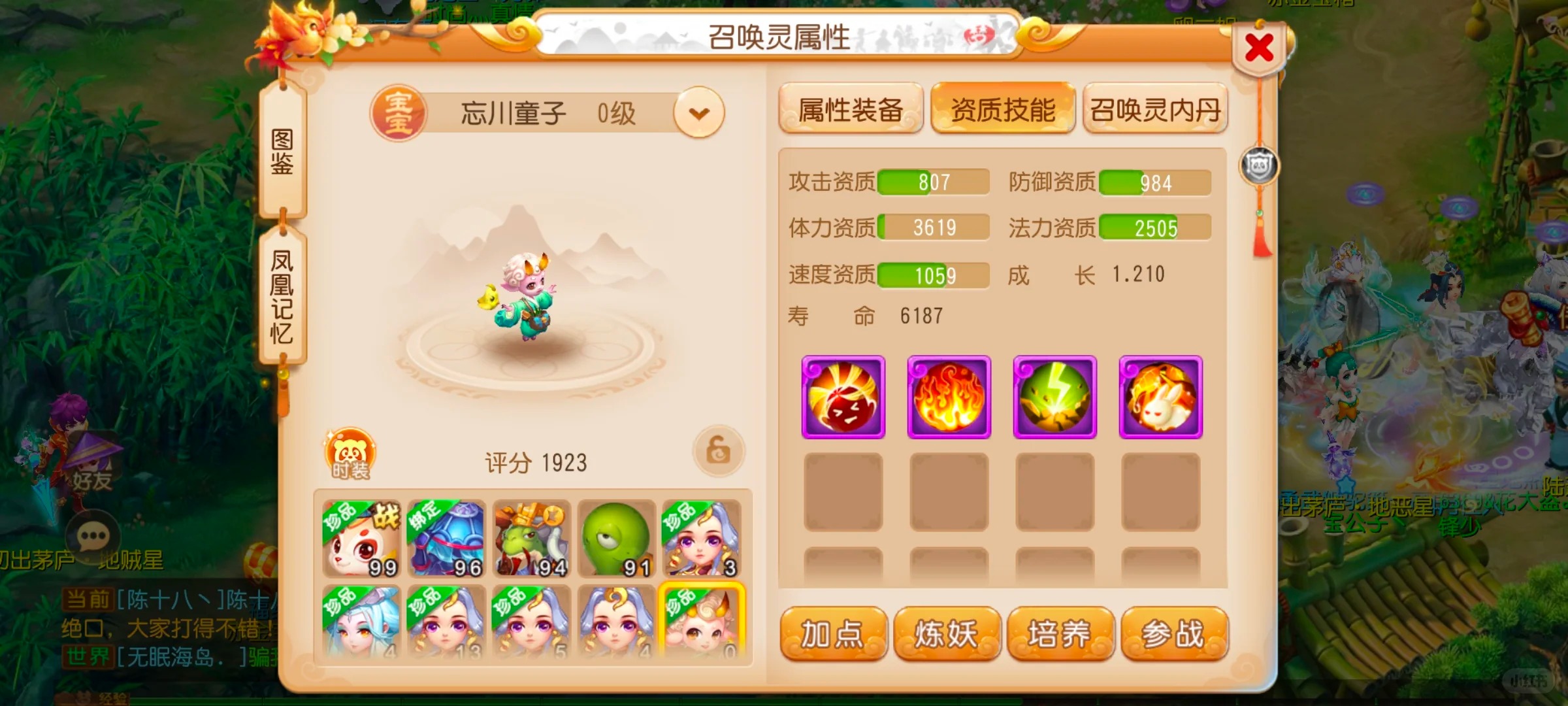View the white rabbit skill icon

(1160, 397)
